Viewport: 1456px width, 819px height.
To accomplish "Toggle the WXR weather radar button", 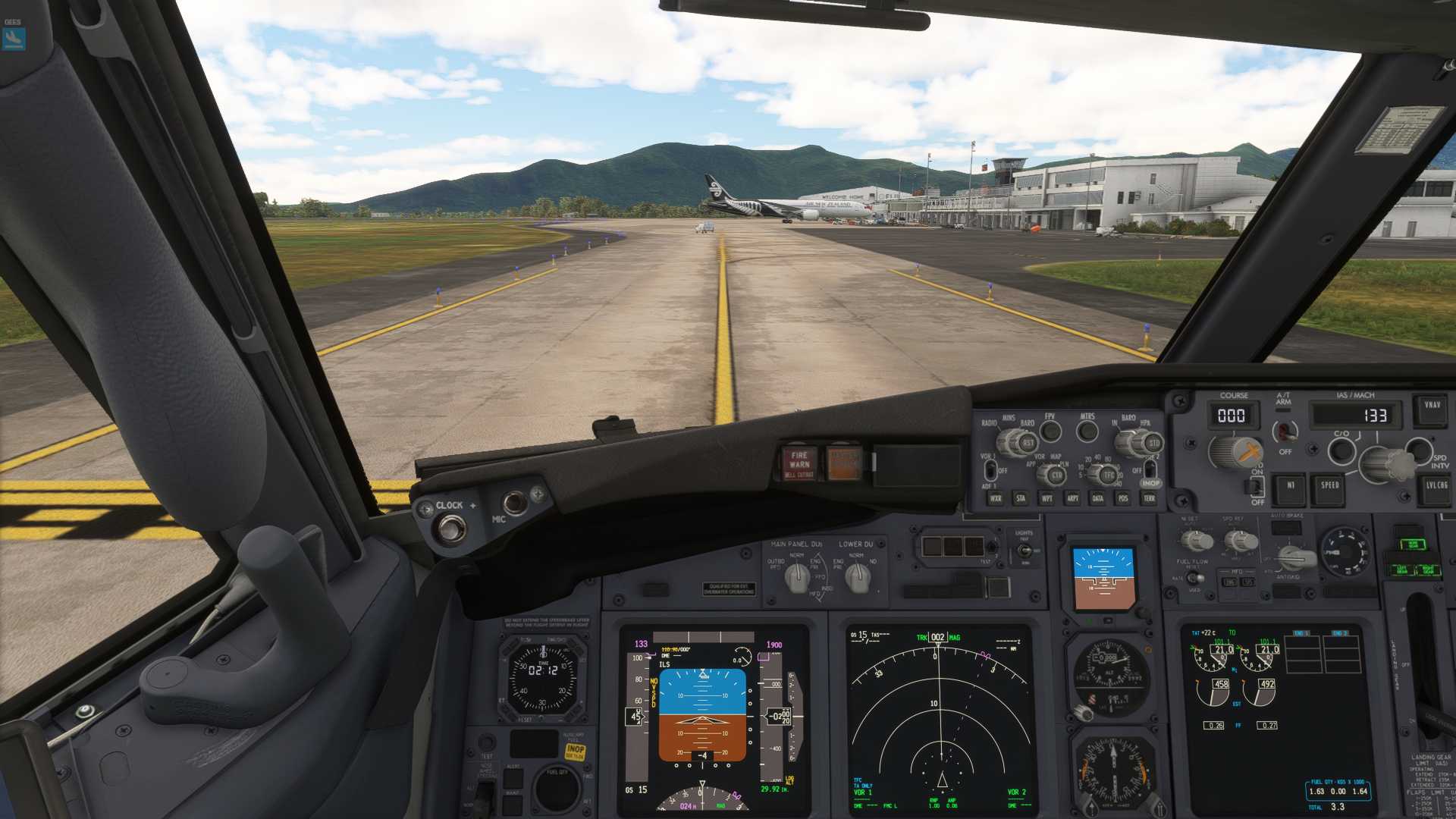I will pos(996,498).
